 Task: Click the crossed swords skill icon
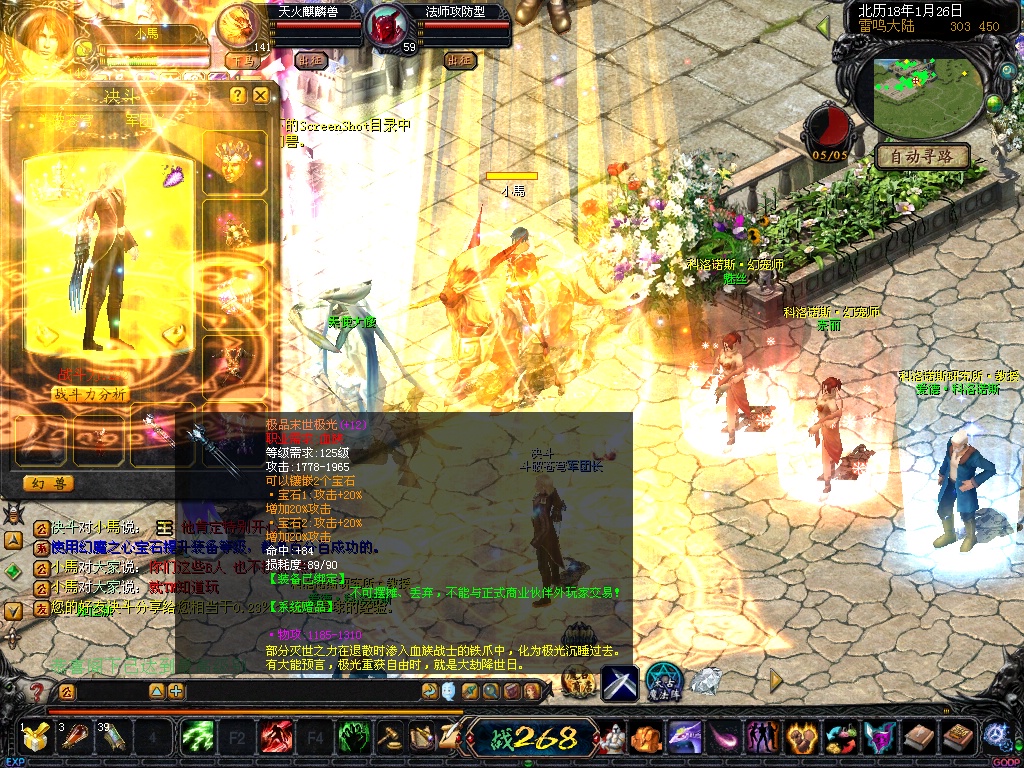pyautogui.click(x=619, y=681)
